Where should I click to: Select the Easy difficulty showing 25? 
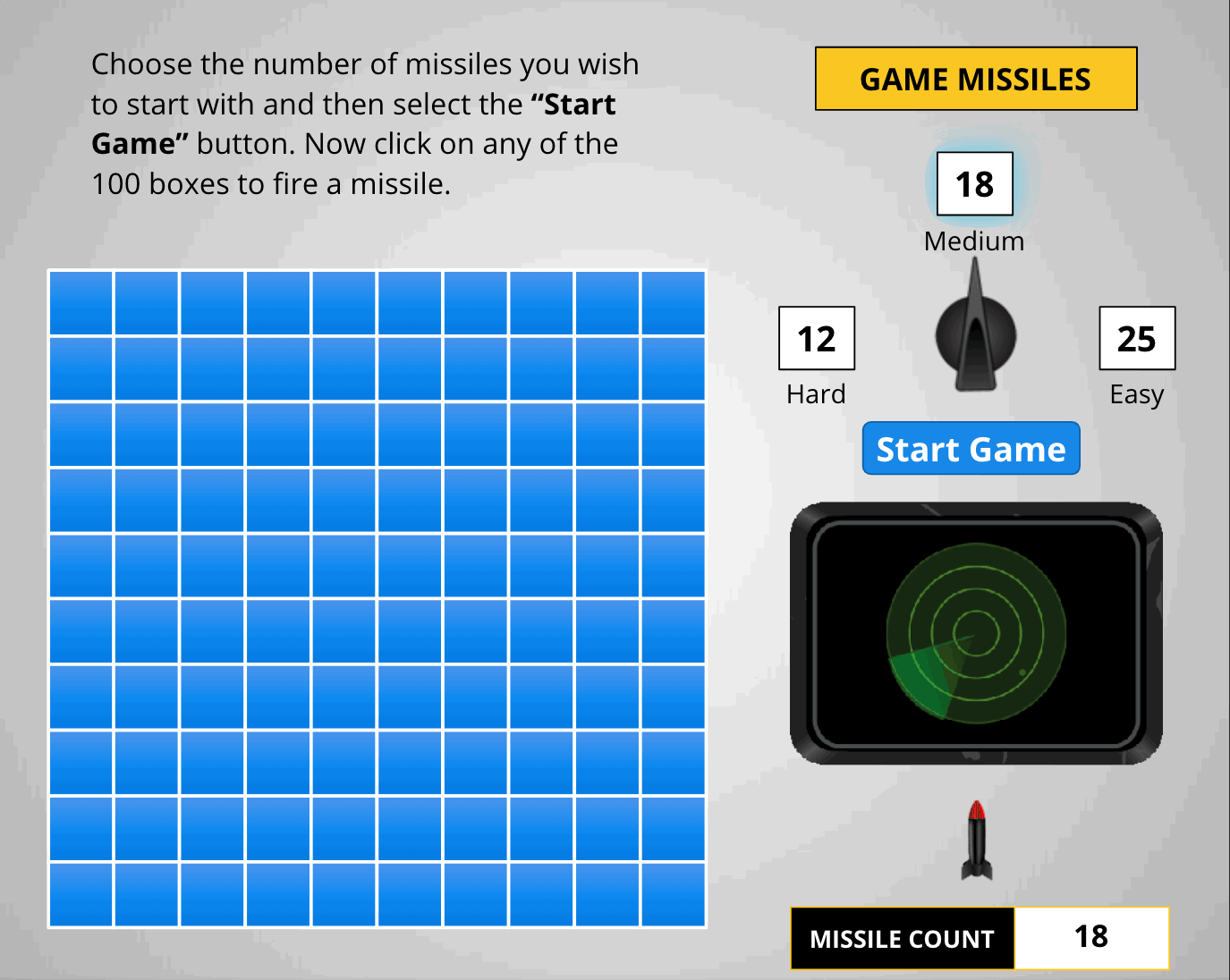1136,340
